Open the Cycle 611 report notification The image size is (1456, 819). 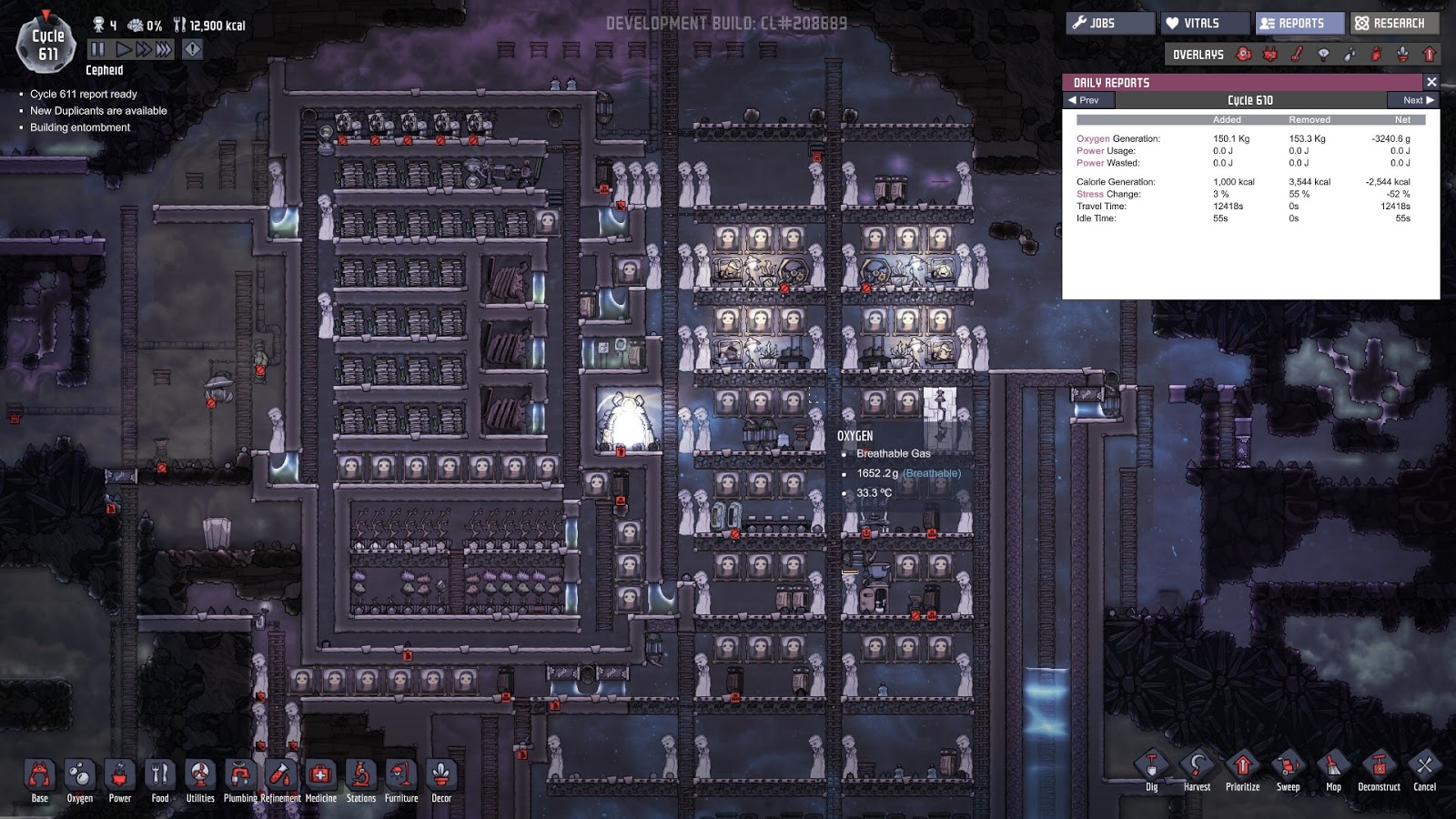[84, 94]
